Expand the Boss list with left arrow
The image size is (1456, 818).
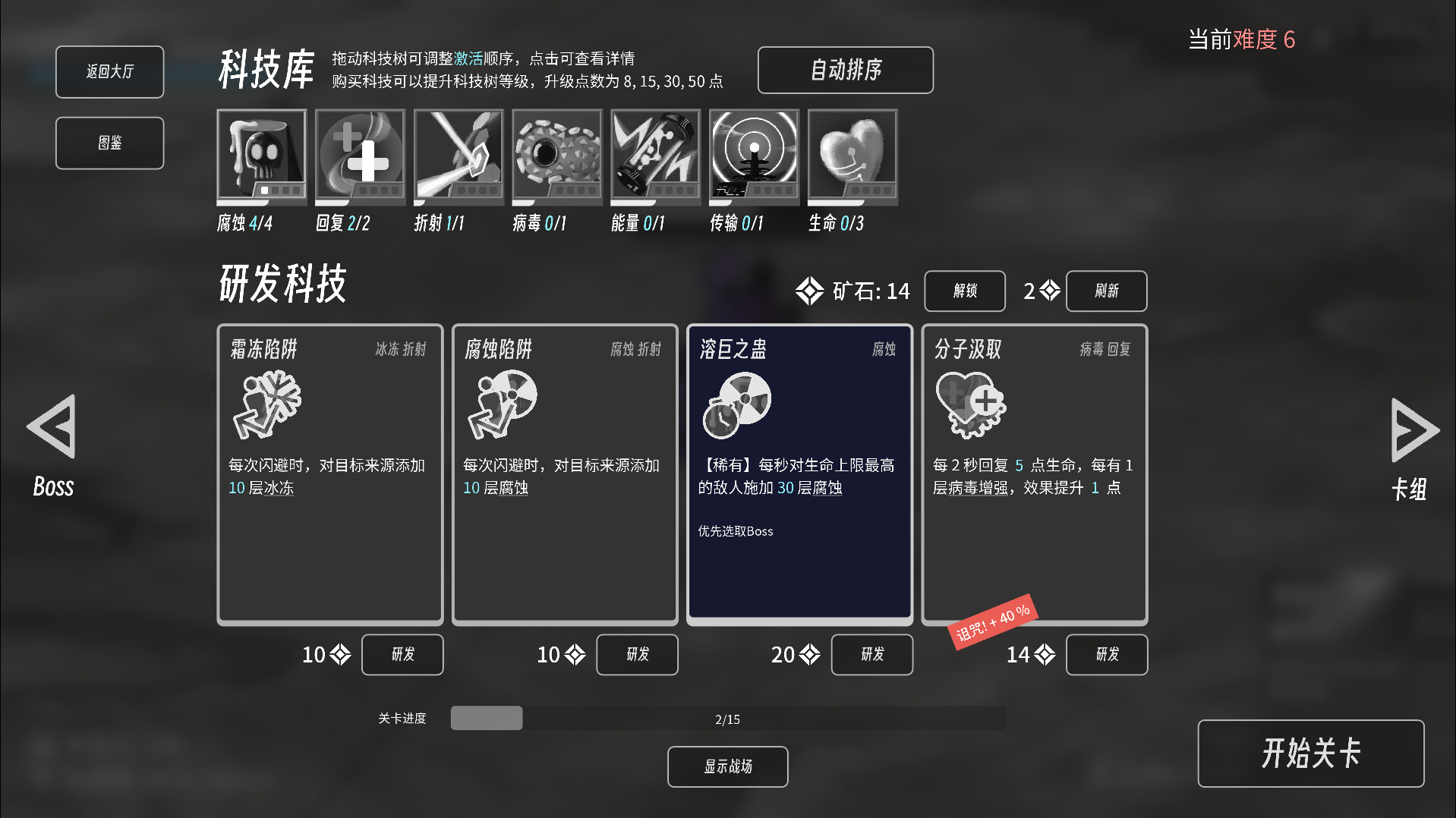(x=51, y=429)
